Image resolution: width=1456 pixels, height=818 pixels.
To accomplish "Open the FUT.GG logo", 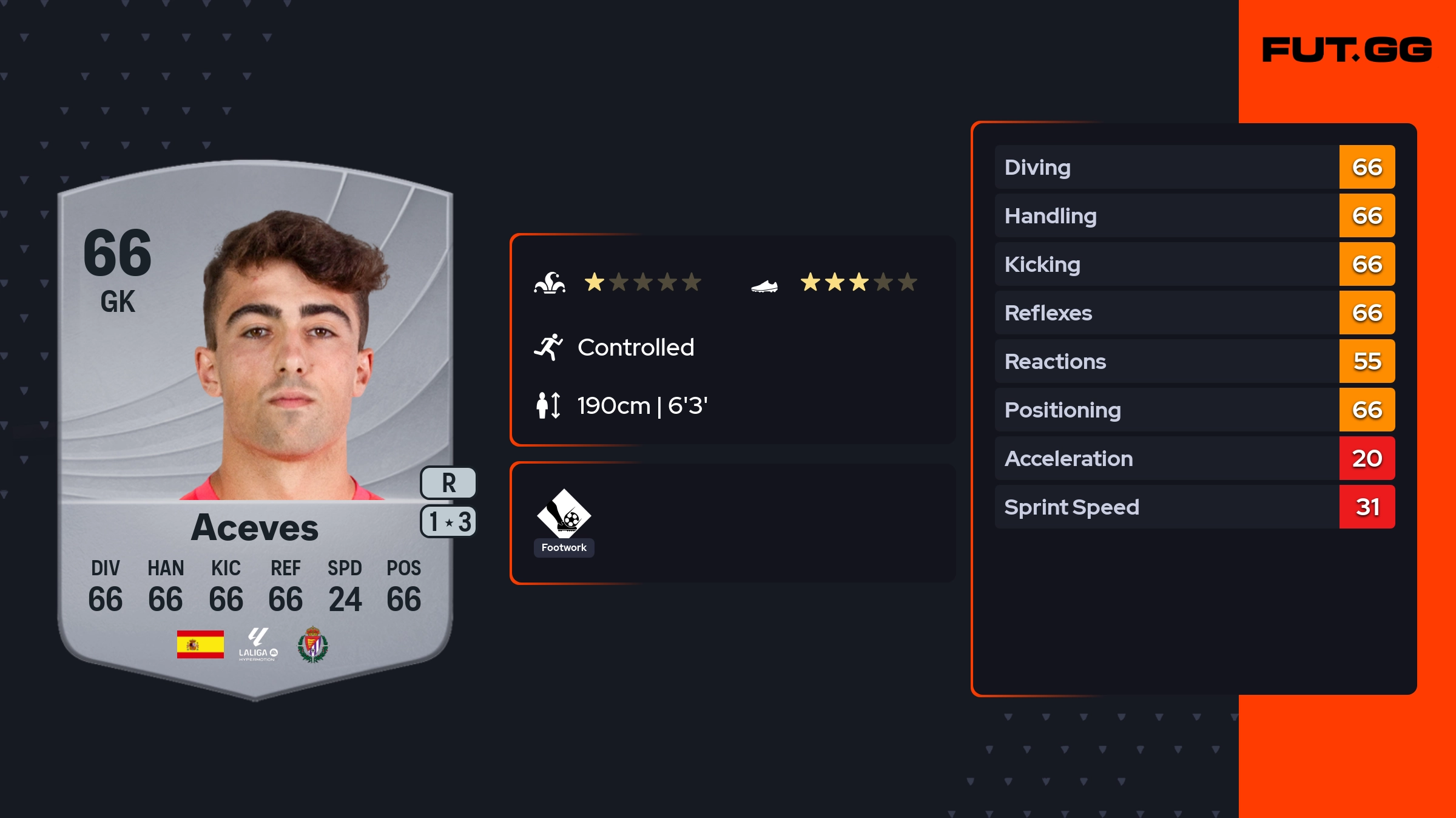I will [1347, 50].
